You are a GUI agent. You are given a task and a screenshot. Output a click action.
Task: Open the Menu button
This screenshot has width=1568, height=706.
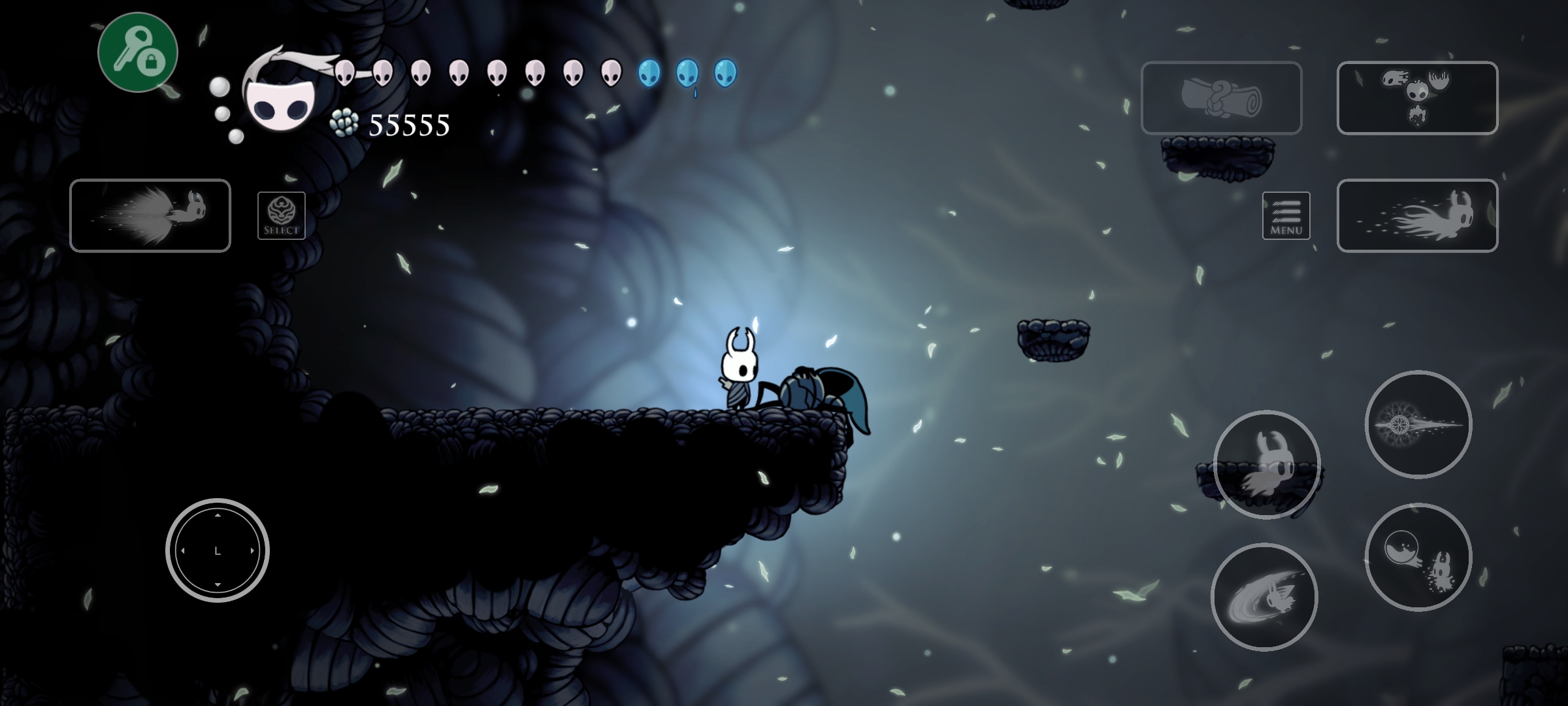point(1286,216)
